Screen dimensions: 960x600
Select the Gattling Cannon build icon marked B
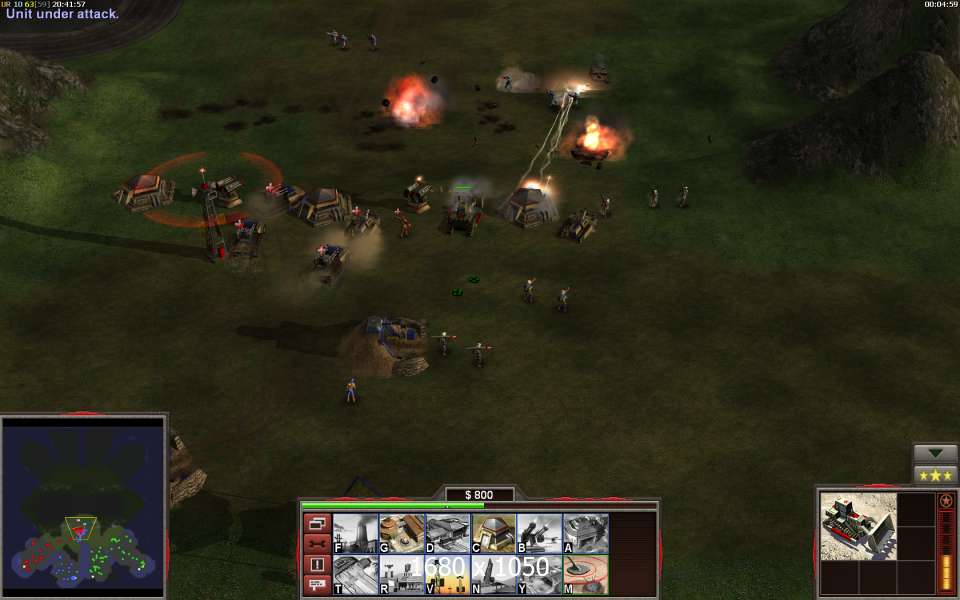539,533
